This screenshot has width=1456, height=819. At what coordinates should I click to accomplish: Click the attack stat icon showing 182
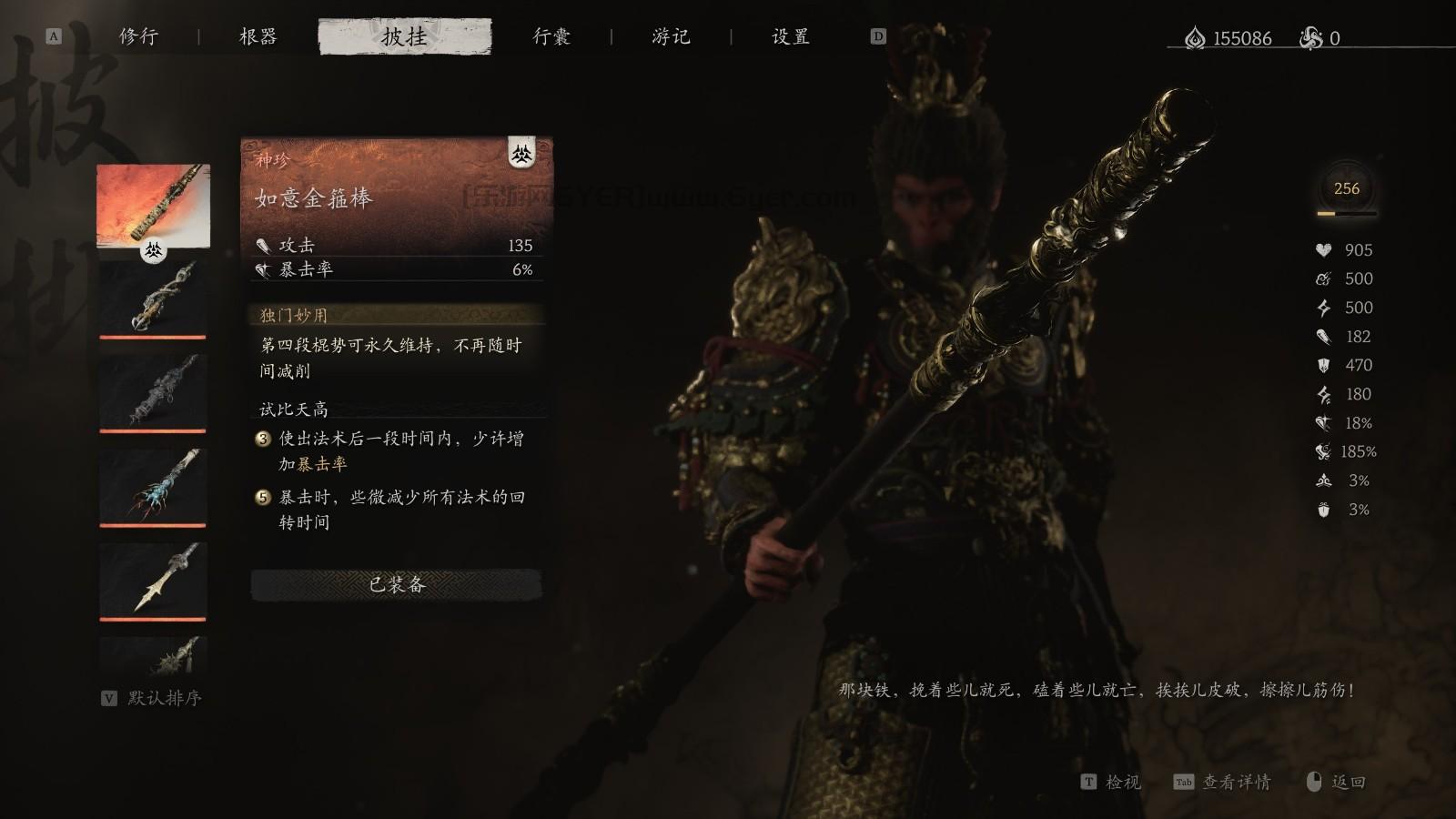[x=1325, y=337]
